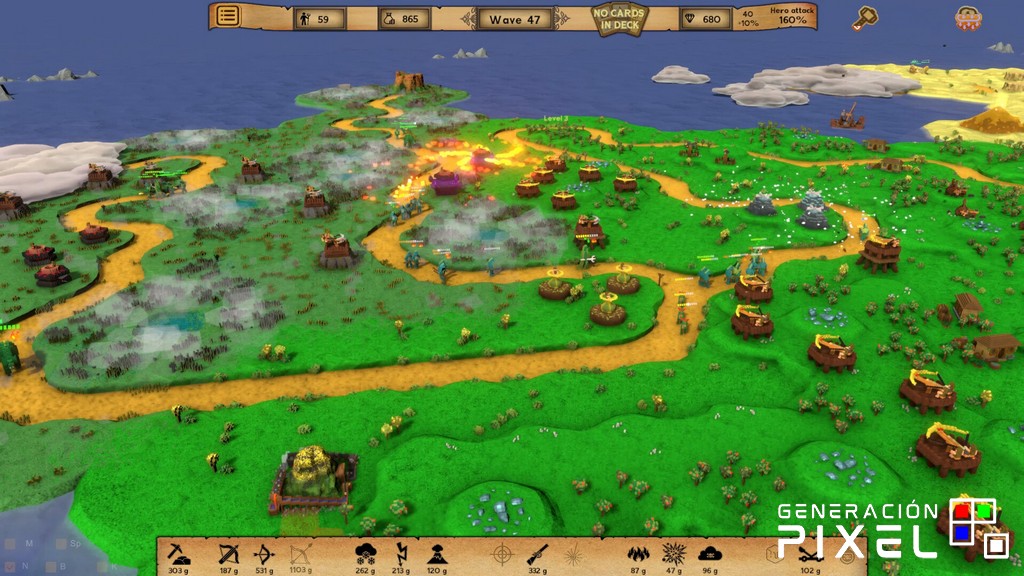Select the volcano tower costing 120 g
The width and height of the screenshot is (1024, 576).
point(437,554)
